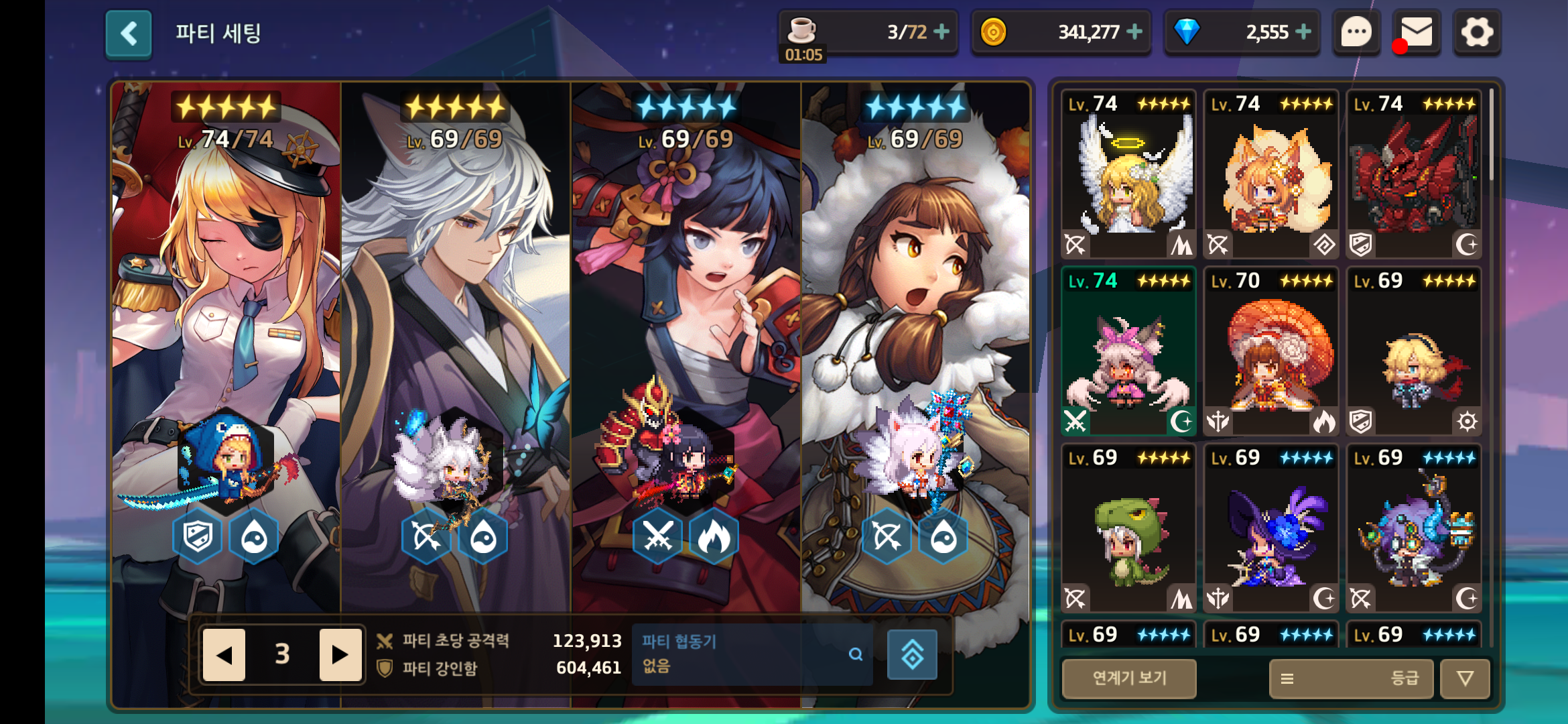Select the green dinosaur costume hero
This screenshot has width=1568, height=724.
(1129, 528)
